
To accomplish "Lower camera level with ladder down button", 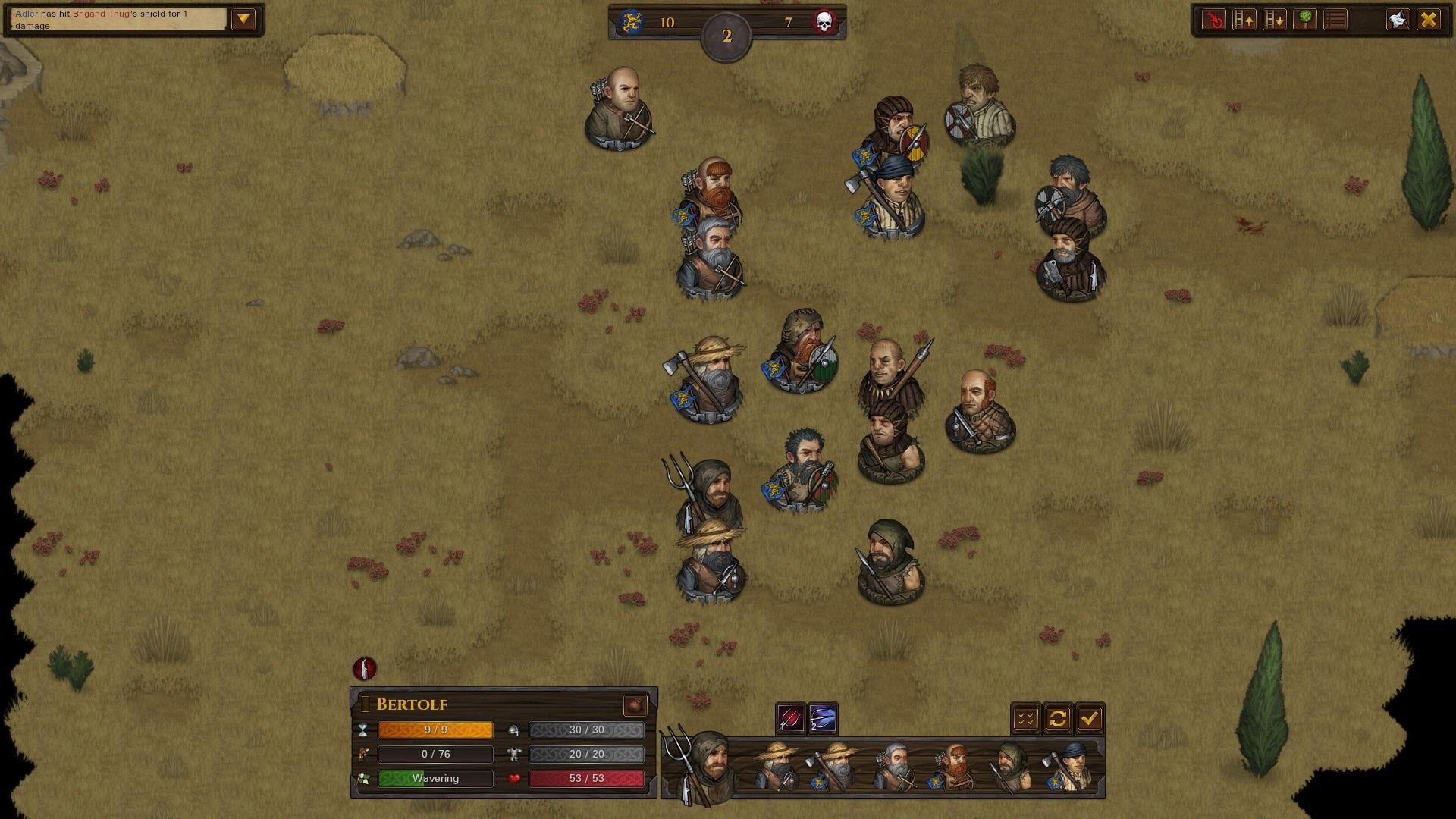I will click(1275, 20).
